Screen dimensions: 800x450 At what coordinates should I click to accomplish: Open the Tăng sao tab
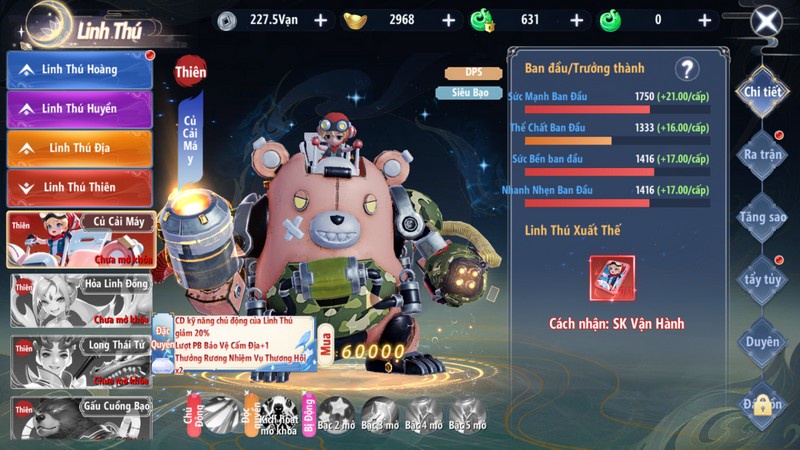762,216
